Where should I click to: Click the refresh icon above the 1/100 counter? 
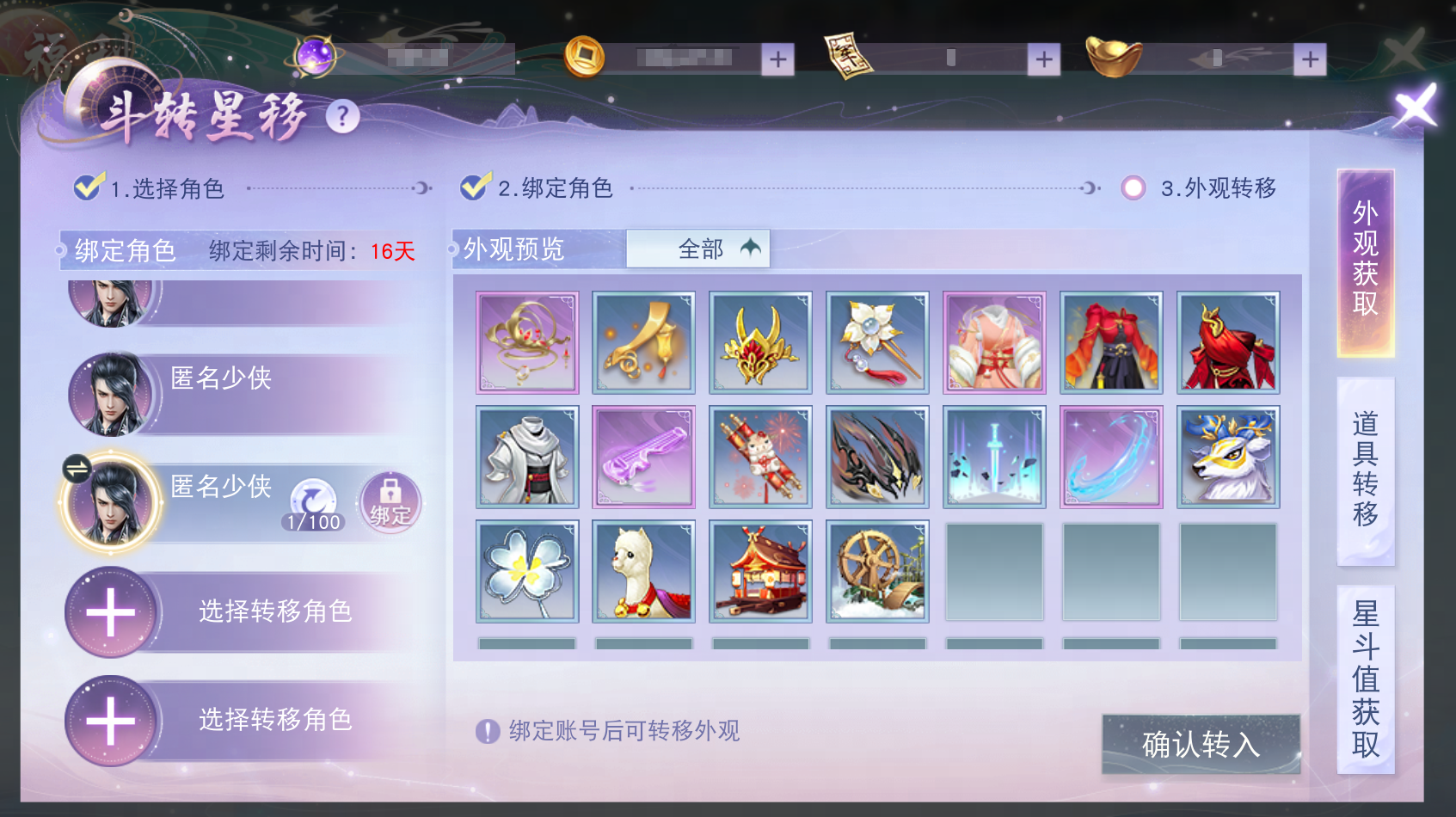coord(311,497)
